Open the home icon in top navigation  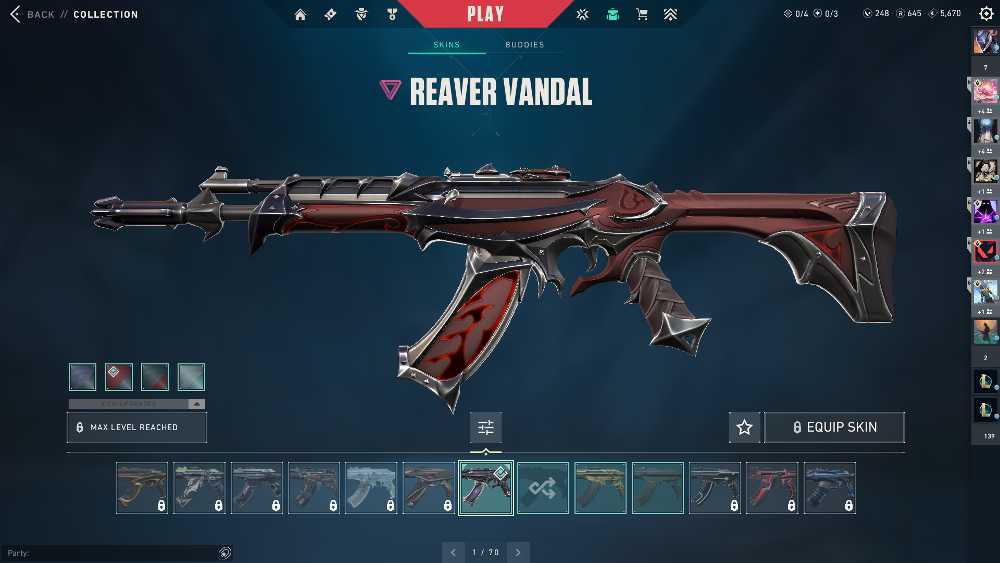pos(301,14)
